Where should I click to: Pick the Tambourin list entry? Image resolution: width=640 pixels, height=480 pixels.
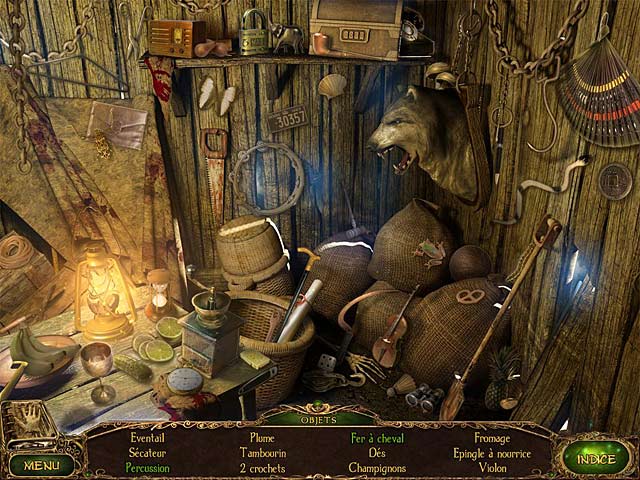(264, 452)
